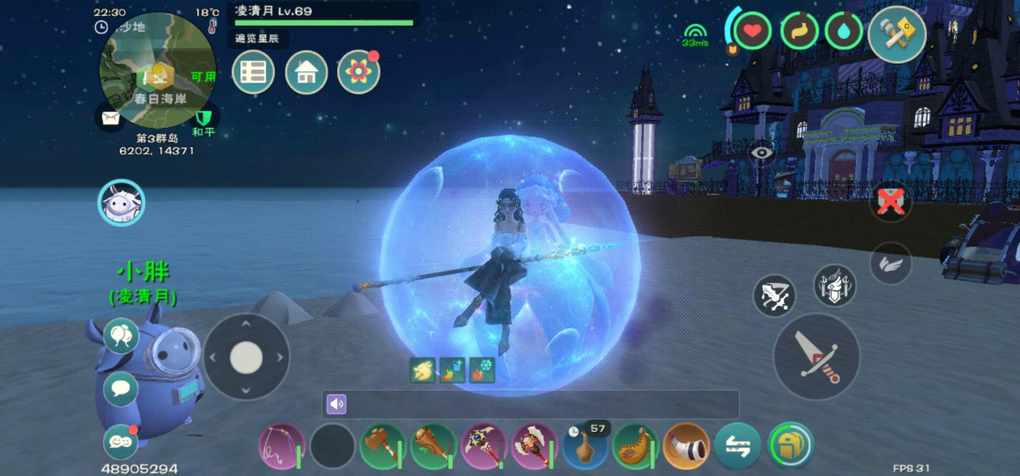Open the emoji faces button
Screen dimensions: 1020x476
click(x=120, y=441)
